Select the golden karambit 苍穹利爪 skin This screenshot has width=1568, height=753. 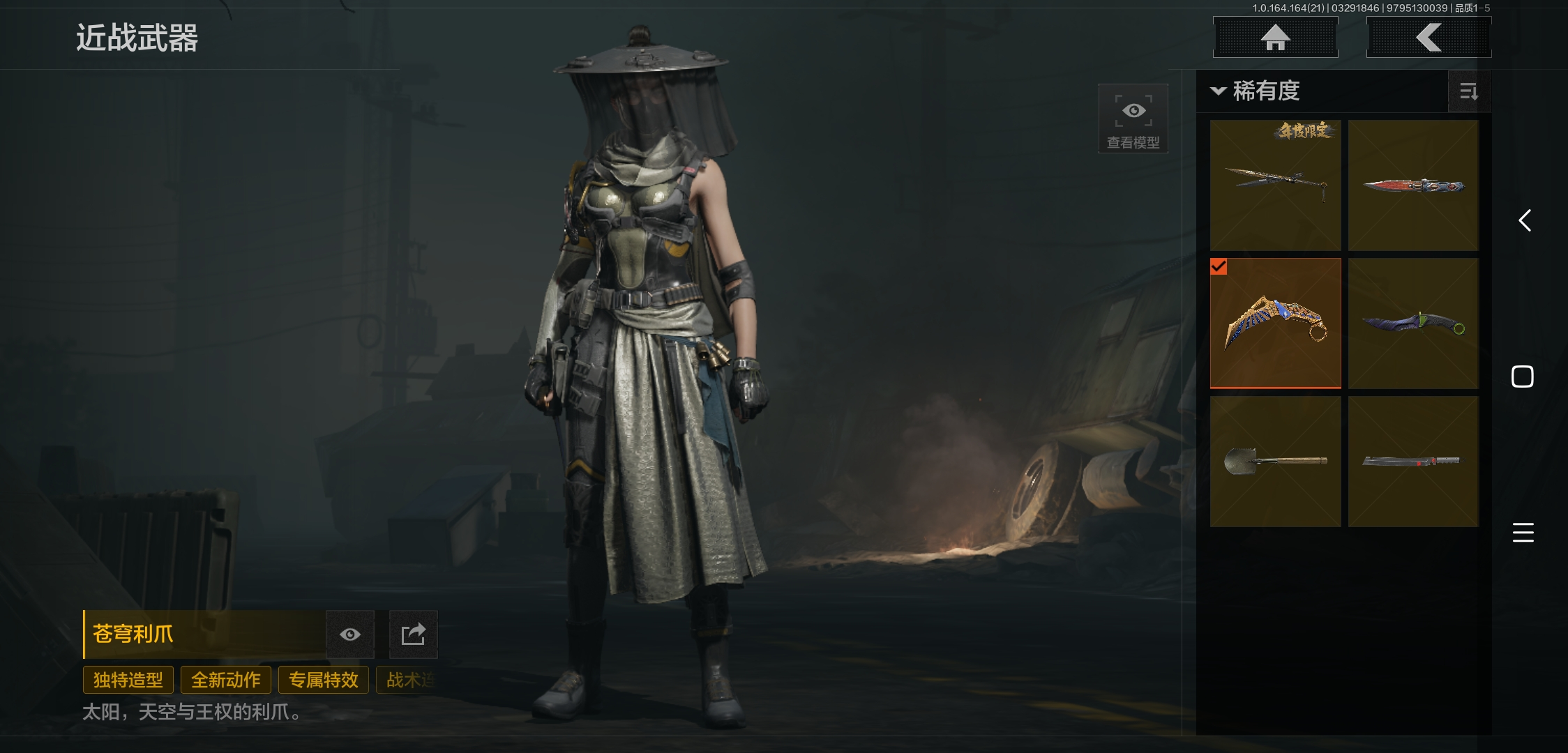pos(1275,323)
